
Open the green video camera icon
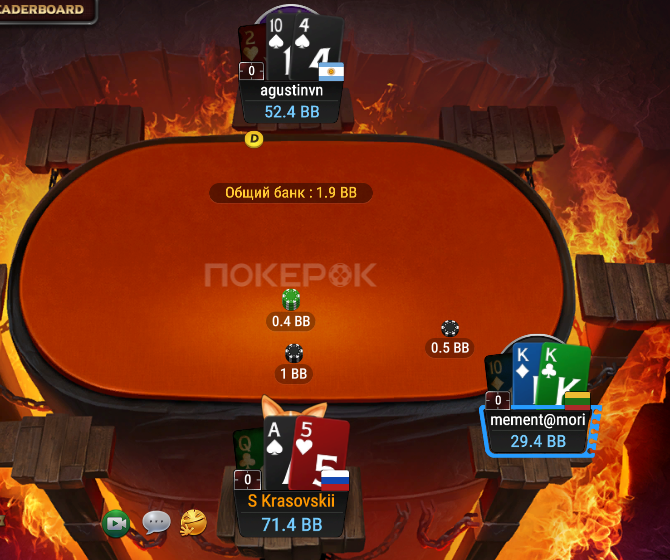[117, 522]
